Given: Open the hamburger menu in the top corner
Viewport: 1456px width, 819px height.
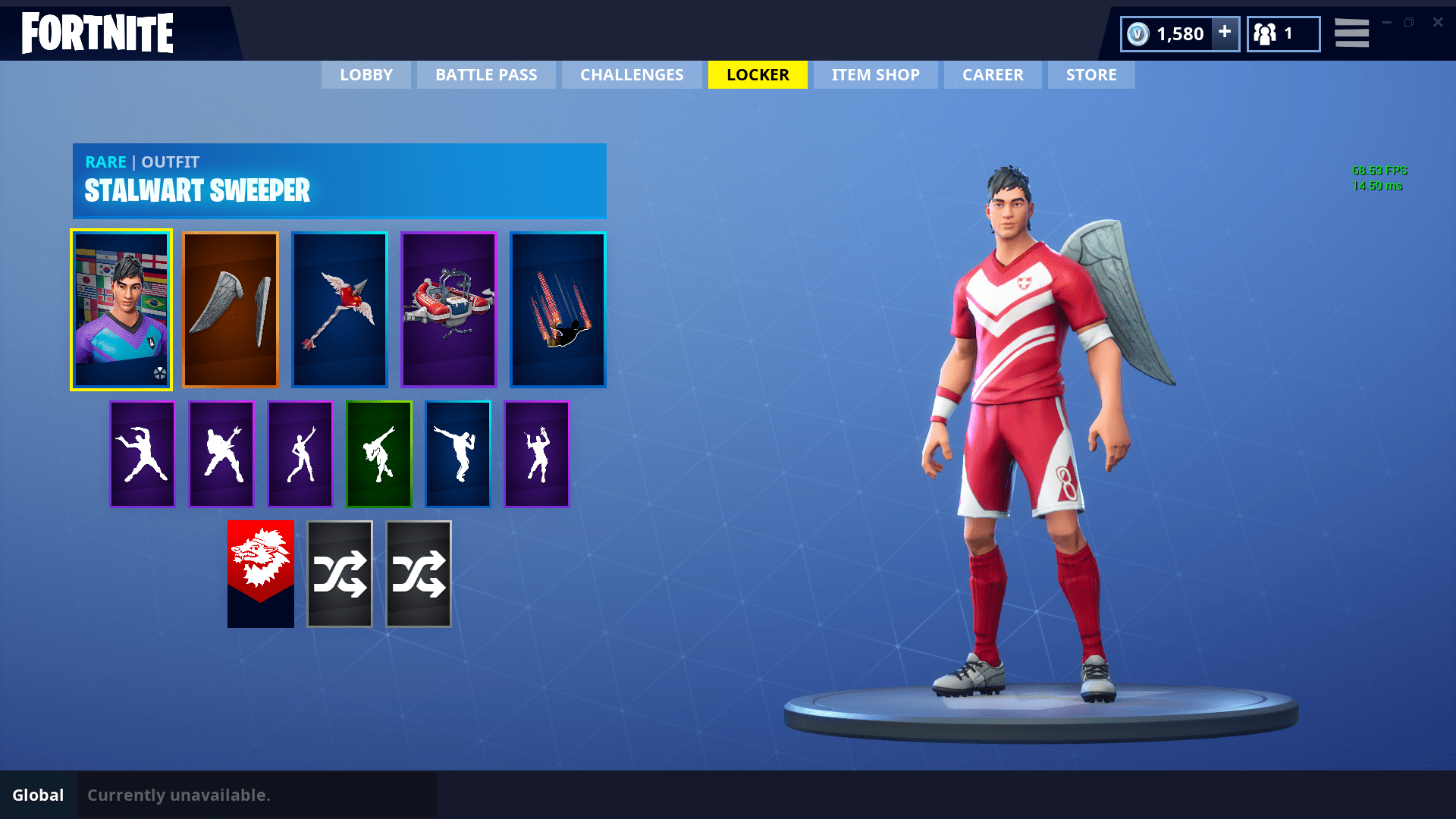Looking at the screenshot, I should coord(1351,33).
